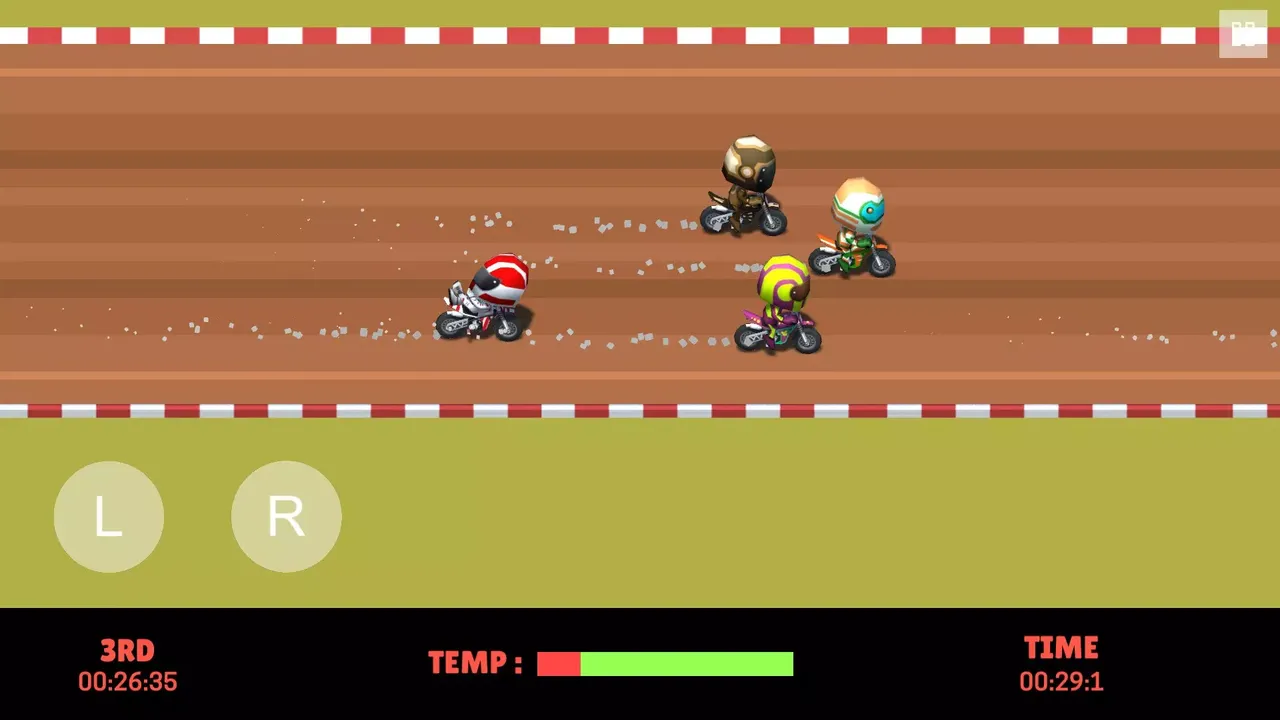Click the red zone of the TEMP bar
Screen dimensions: 1280x720
(558, 663)
